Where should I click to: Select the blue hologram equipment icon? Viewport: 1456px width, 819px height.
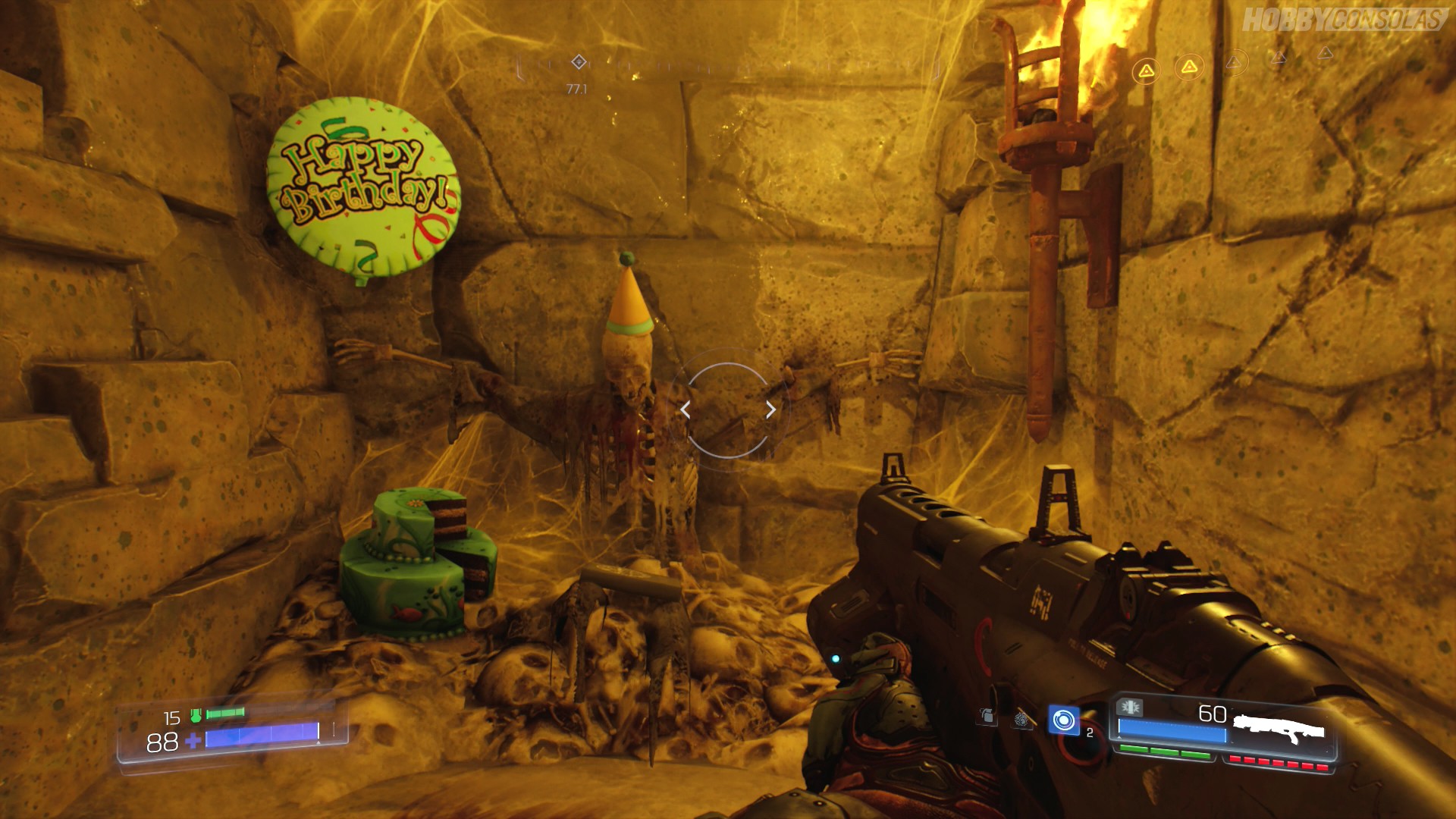[1064, 719]
